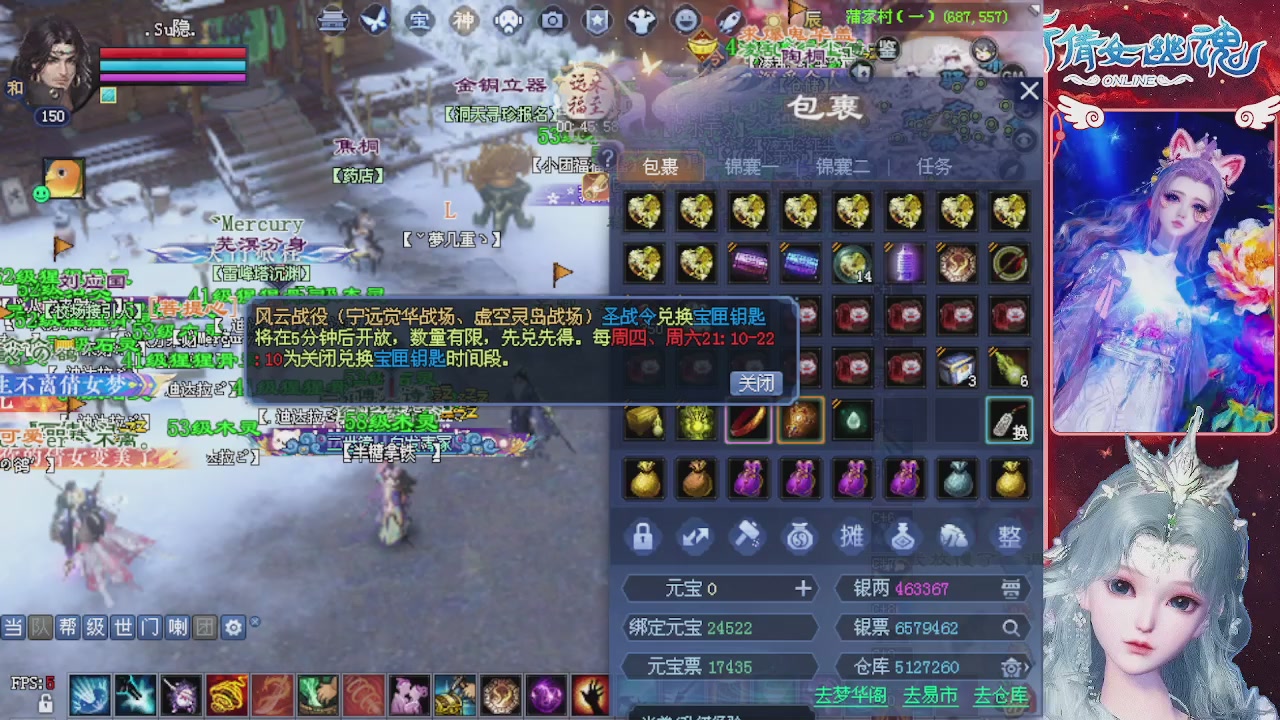Select the hammer repair icon in bag panel

pos(748,537)
